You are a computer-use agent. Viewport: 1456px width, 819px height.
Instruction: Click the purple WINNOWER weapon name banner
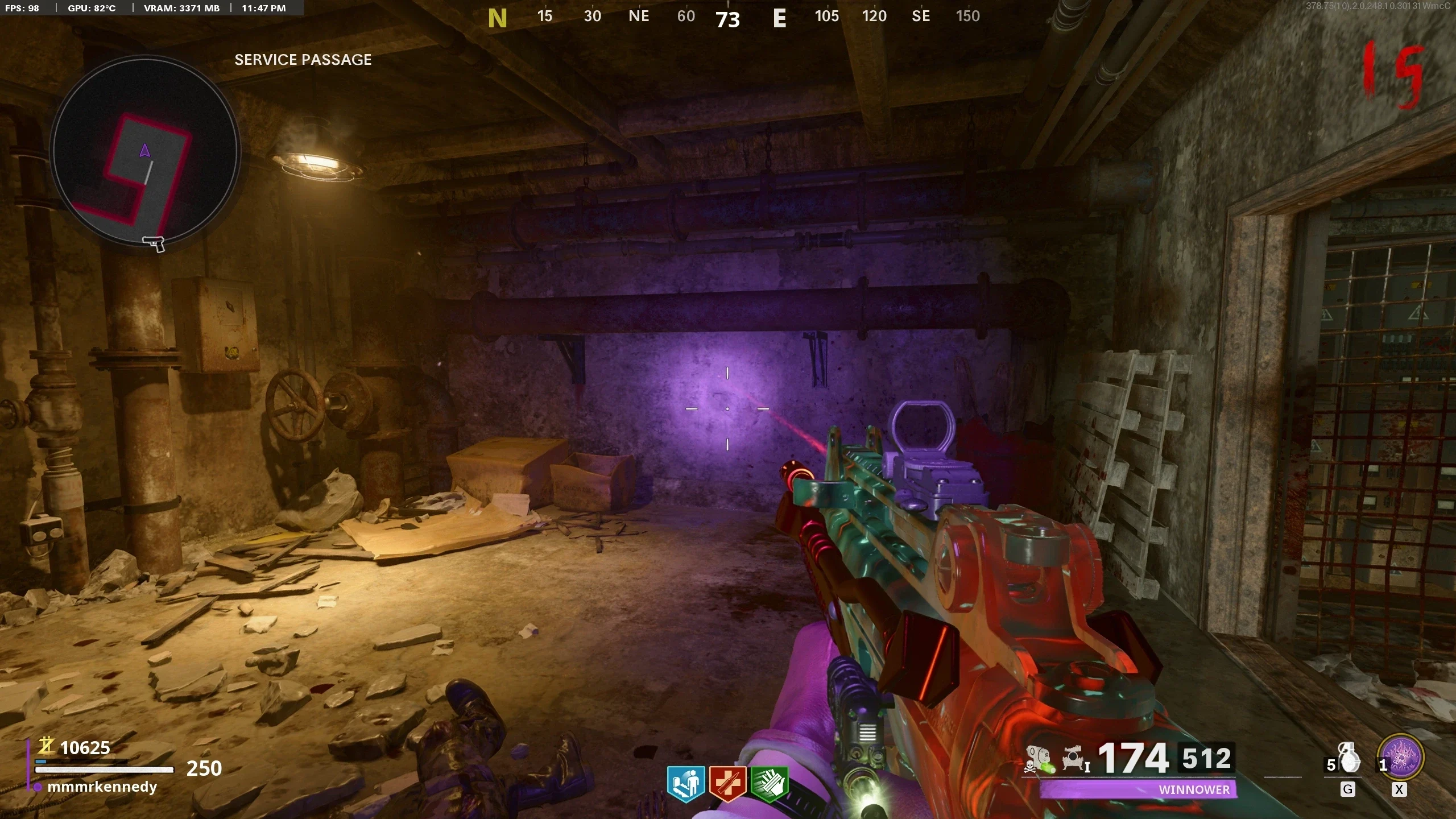pos(1137,789)
